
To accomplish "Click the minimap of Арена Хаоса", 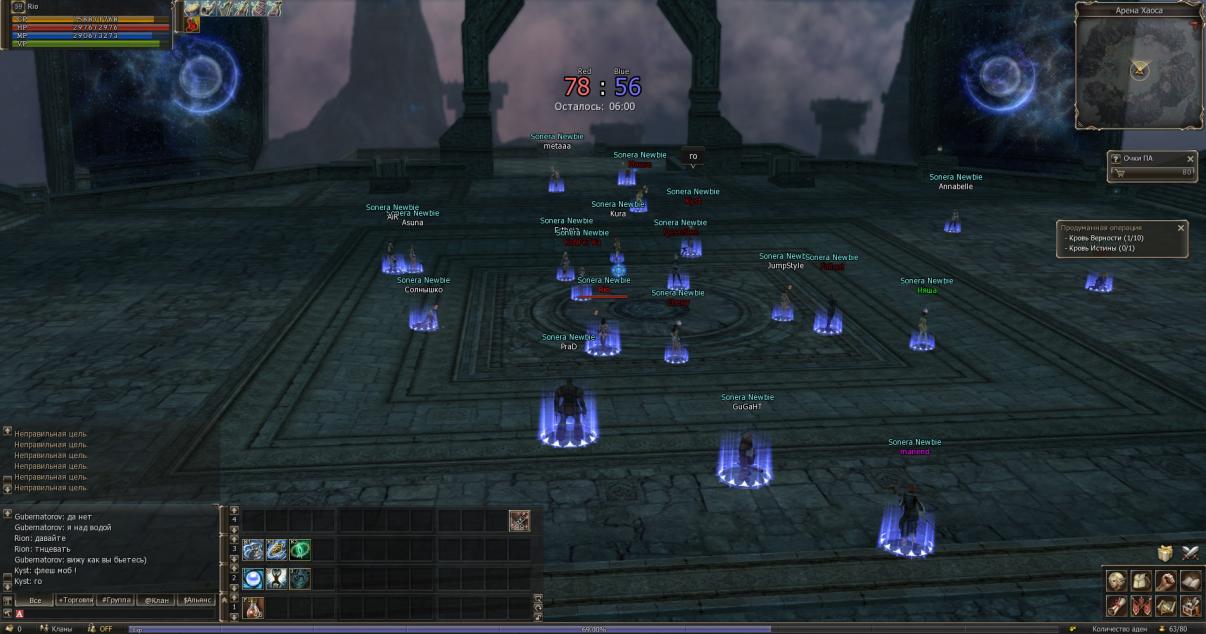I will point(1138,70).
